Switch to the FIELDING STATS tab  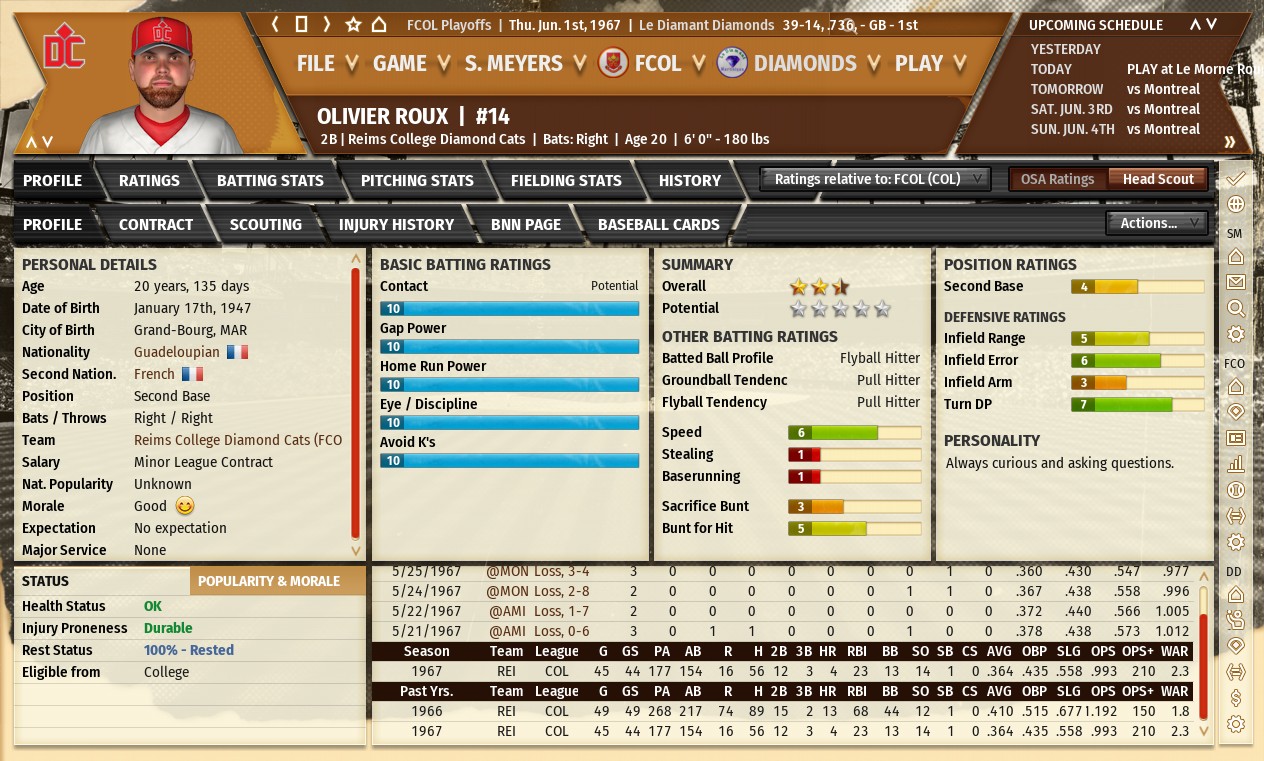566,181
